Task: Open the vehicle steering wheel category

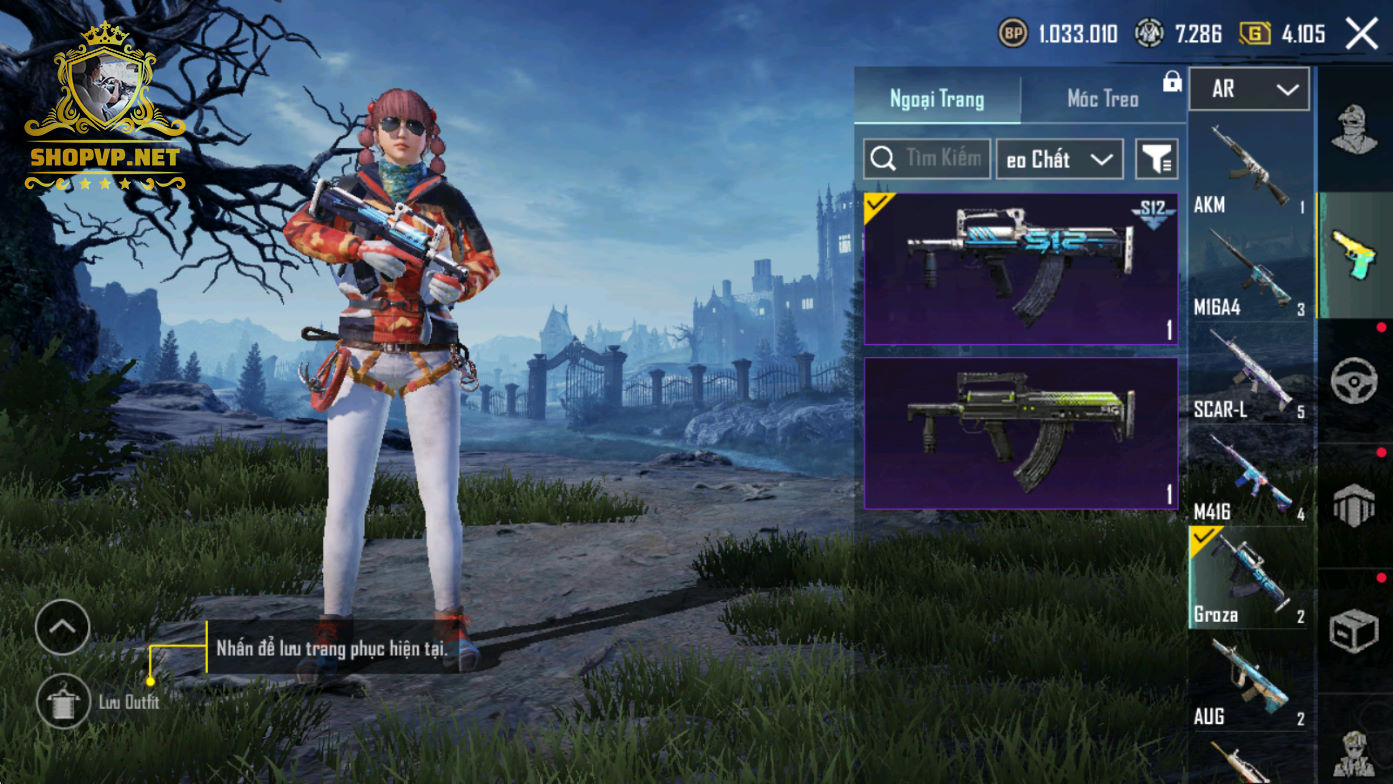Action: pos(1354,380)
